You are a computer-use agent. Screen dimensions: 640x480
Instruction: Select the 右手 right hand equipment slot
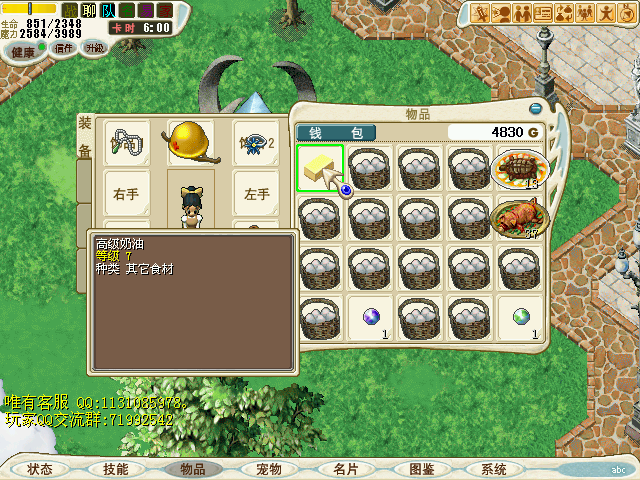point(127,195)
